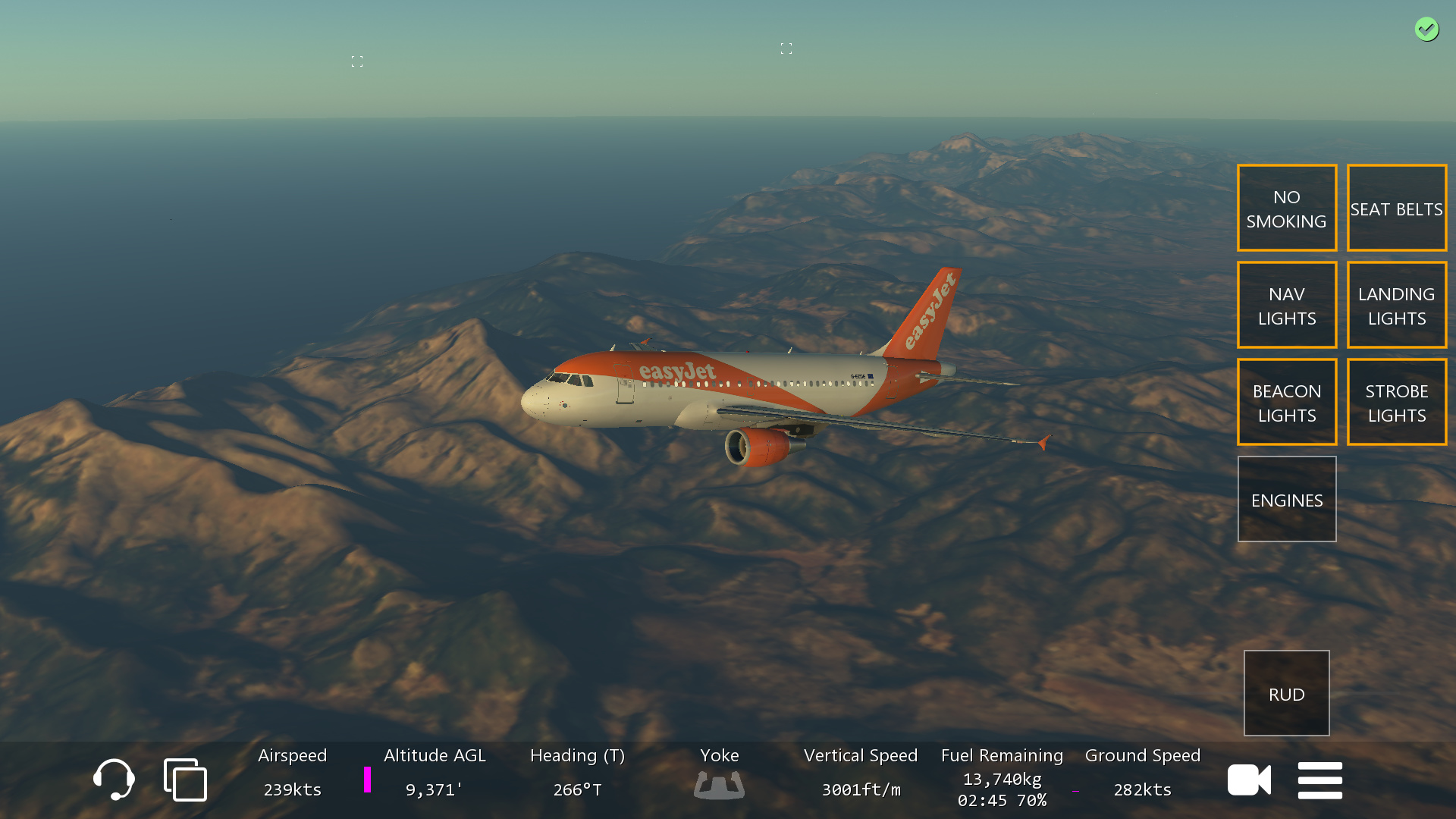Select the Yoke status bar item
This screenshot has height=819, width=1456.
click(x=719, y=773)
